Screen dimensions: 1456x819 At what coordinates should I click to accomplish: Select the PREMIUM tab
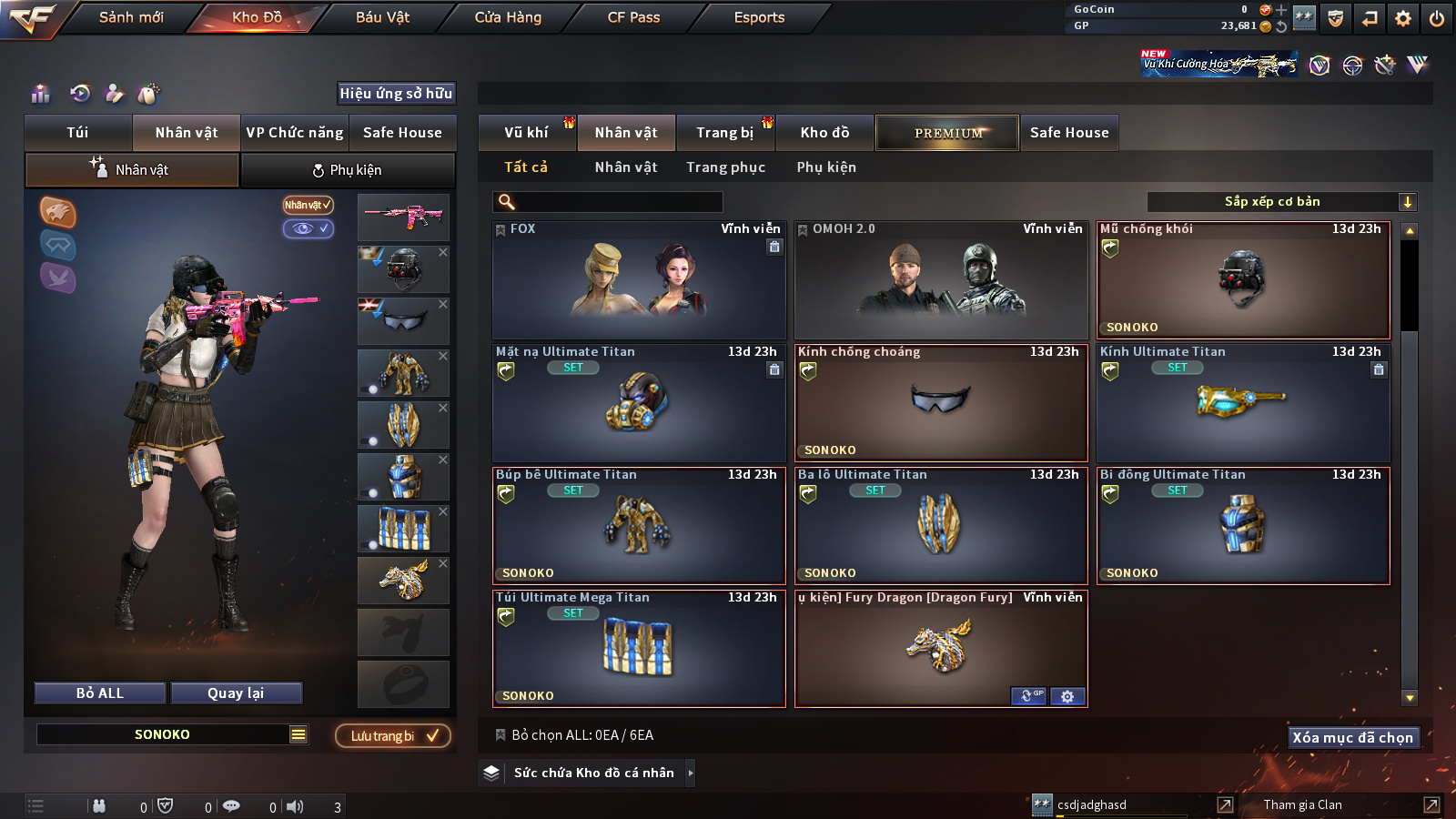947,133
